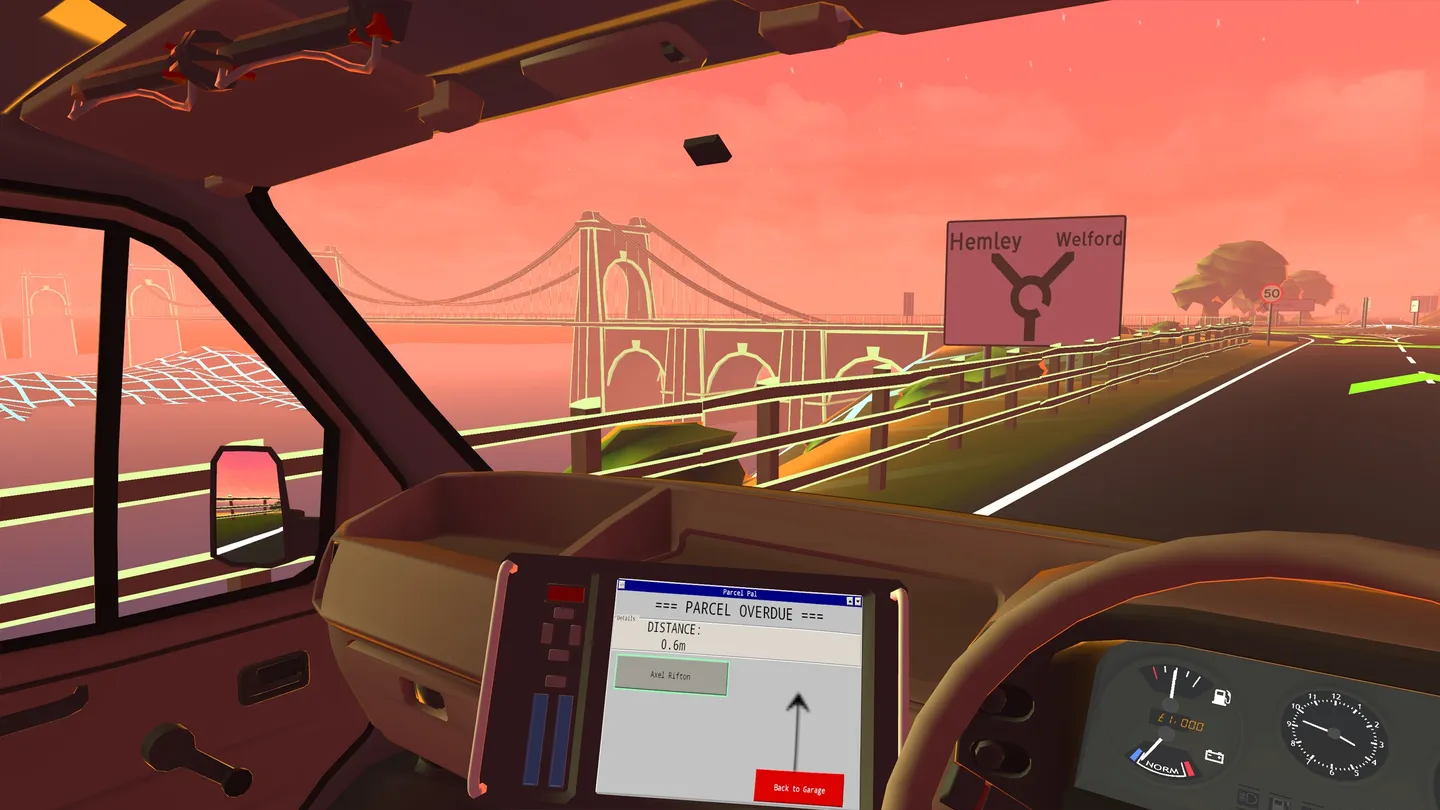1440x810 pixels.
Task: Select the headlight switch icon below the gauges
Action: coord(1247,795)
